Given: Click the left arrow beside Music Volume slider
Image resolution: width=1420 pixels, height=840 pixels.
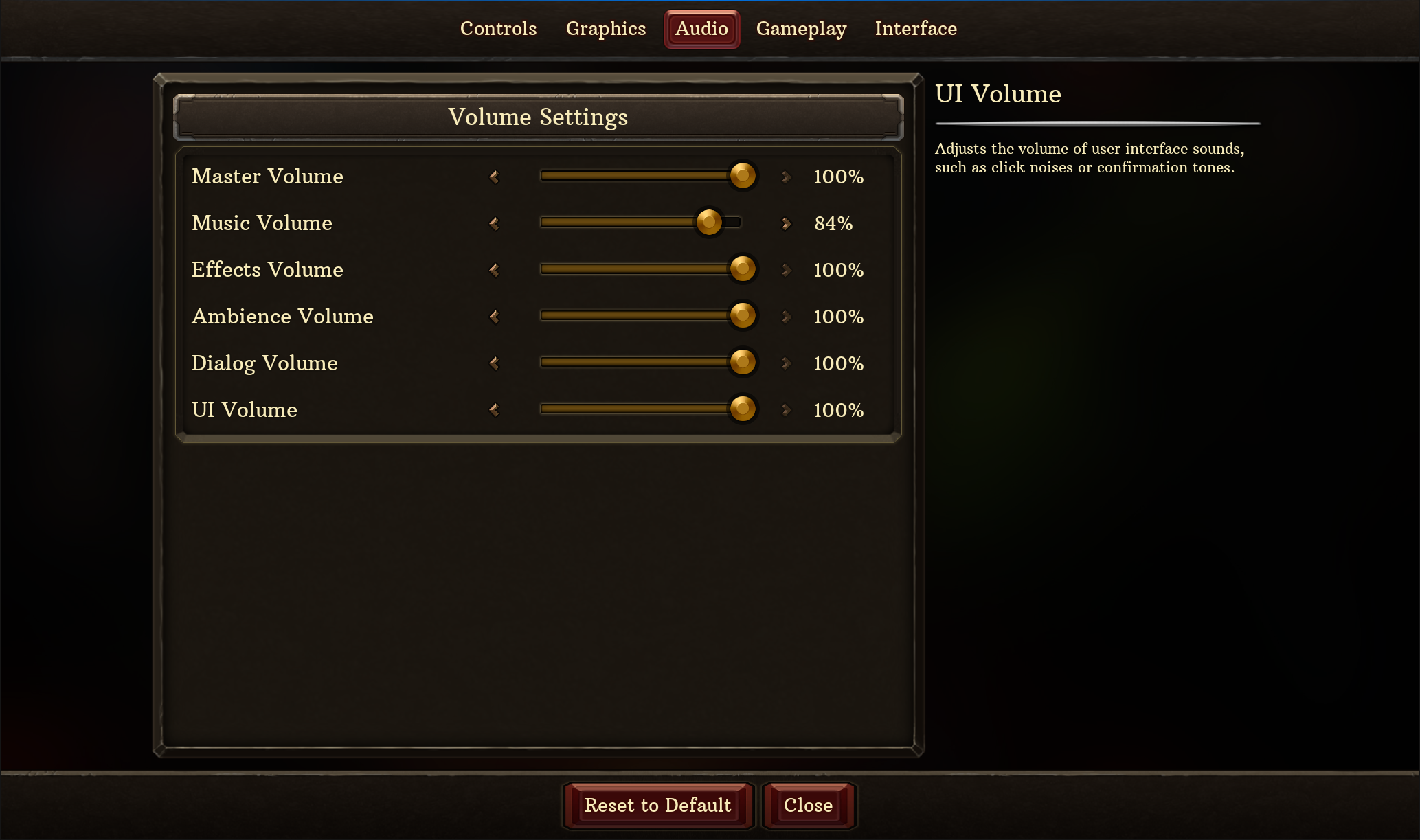Looking at the screenshot, I should 493,223.
